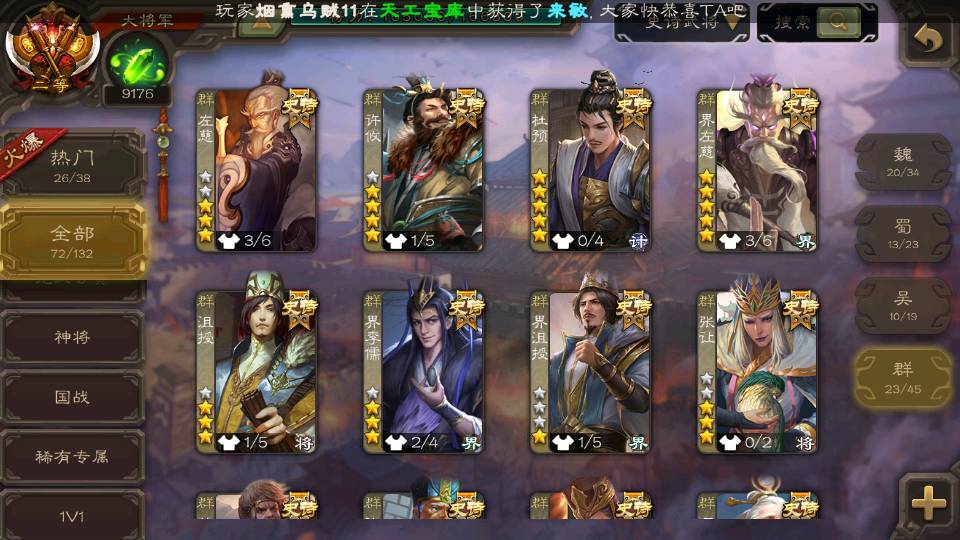Open the 1V1 category tab
Screen dimensions: 960x540
coord(72,516)
